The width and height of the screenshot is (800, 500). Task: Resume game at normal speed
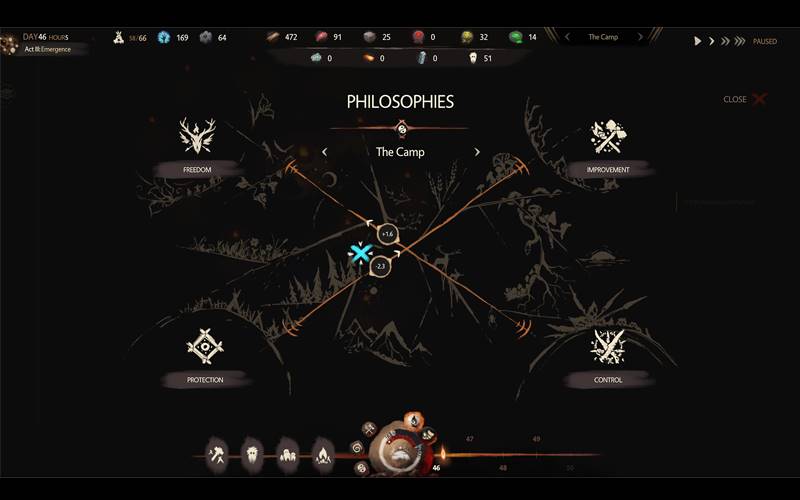coord(698,41)
